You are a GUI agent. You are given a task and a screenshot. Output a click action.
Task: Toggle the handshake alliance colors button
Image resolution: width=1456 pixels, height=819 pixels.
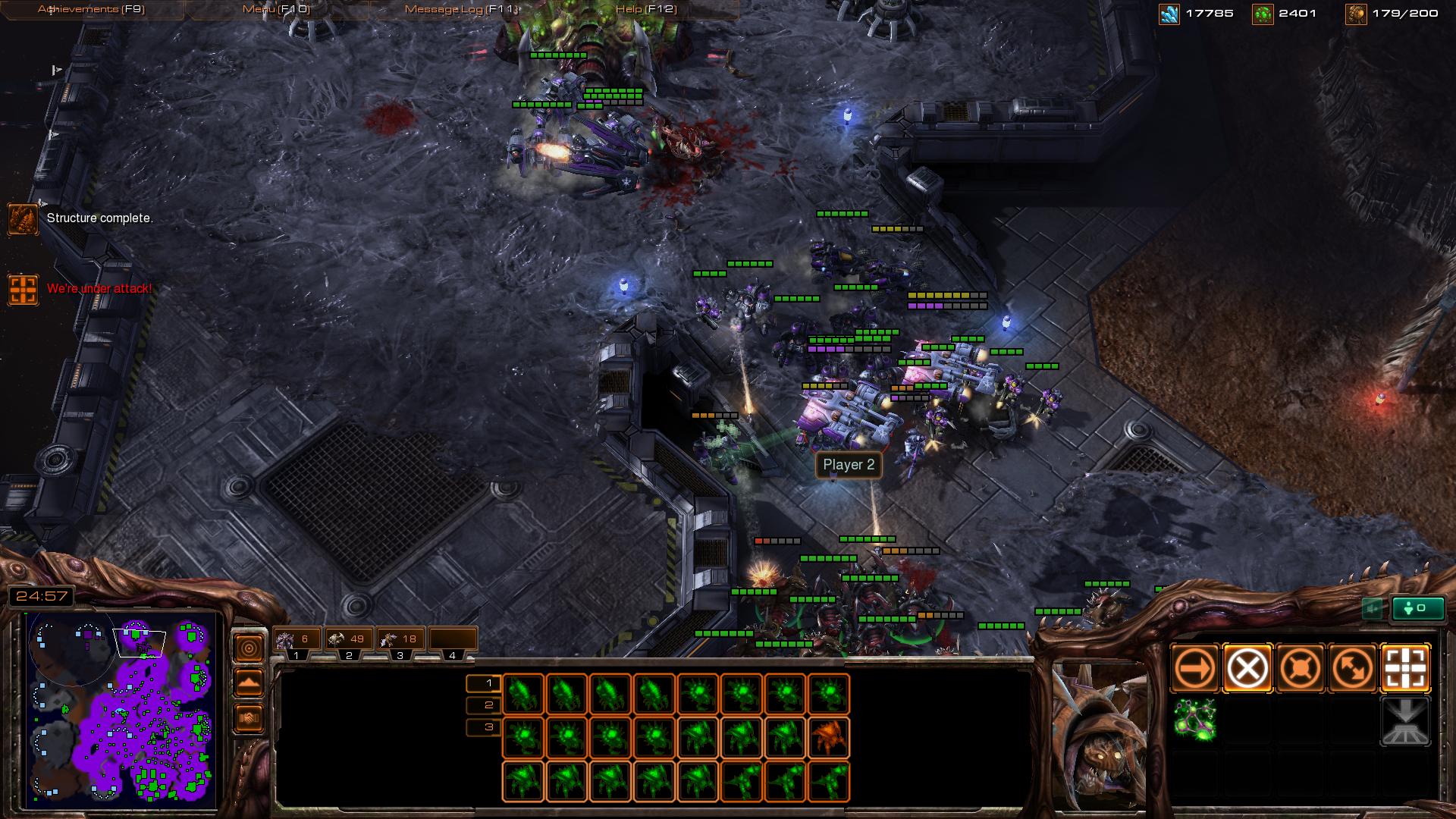(249, 717)
